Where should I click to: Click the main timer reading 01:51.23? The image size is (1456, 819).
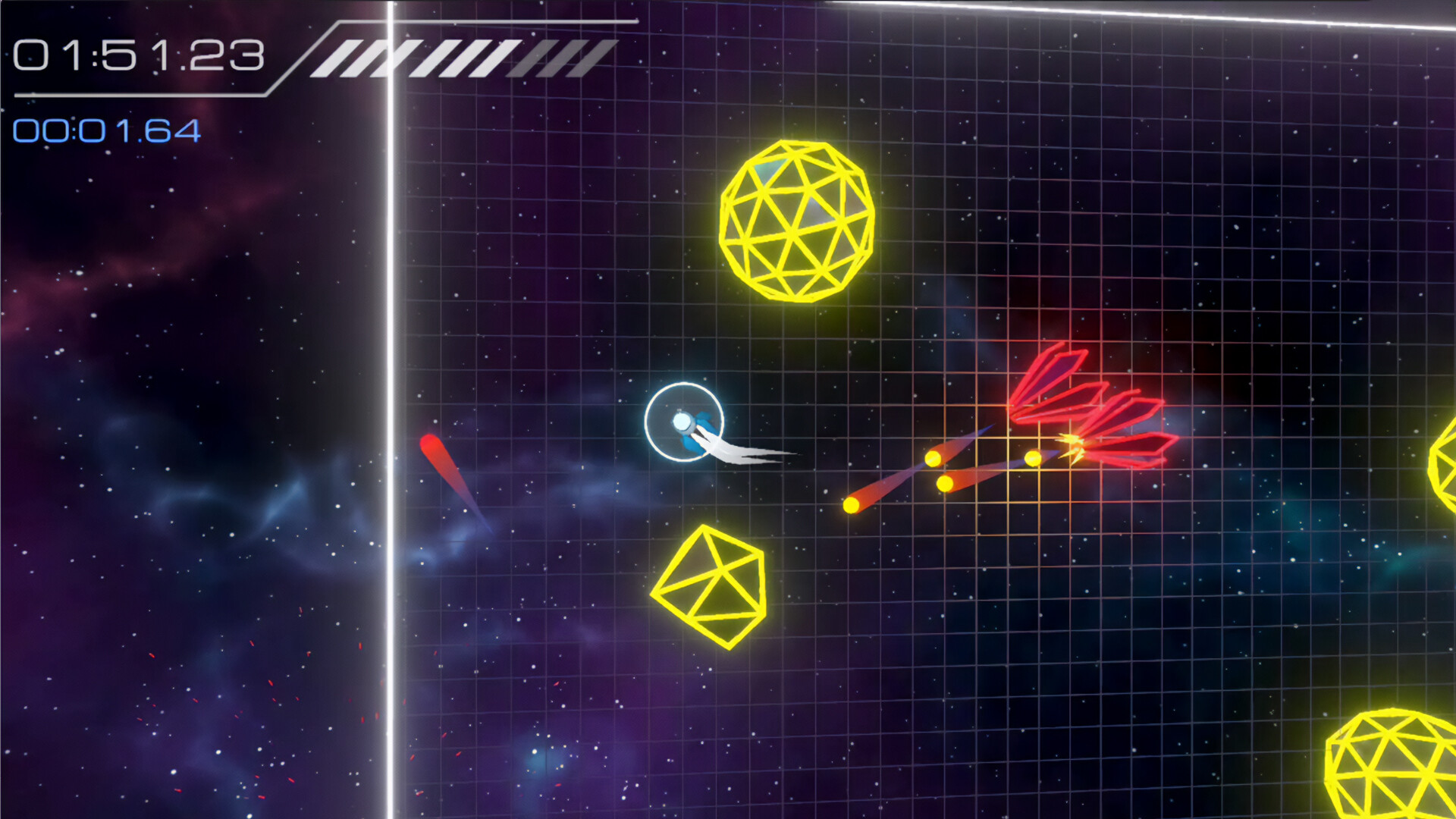[140, 53]
